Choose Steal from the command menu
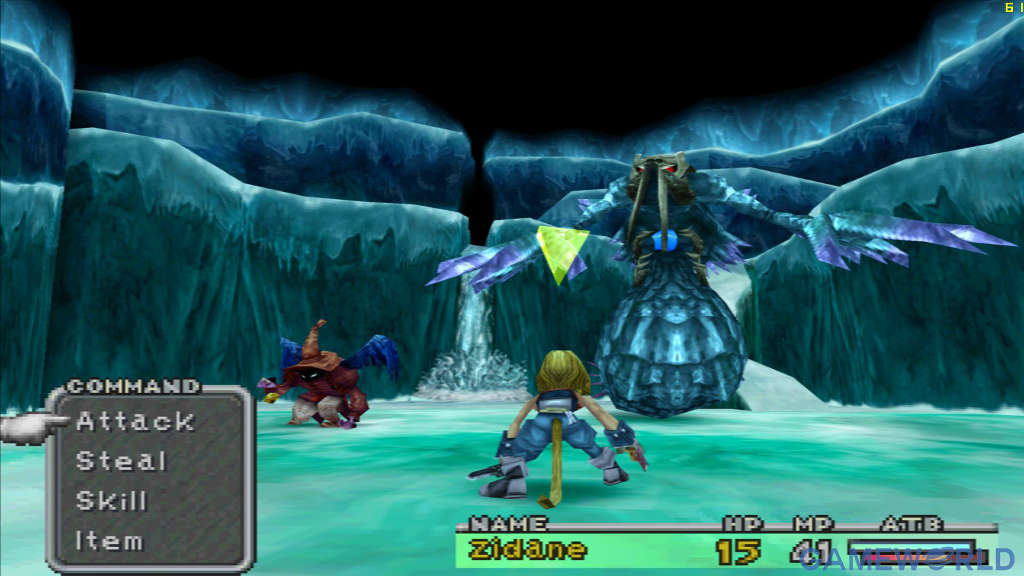Image resolution: width=1024 pixels, height=576 pixels. click(x=121, y=461)
